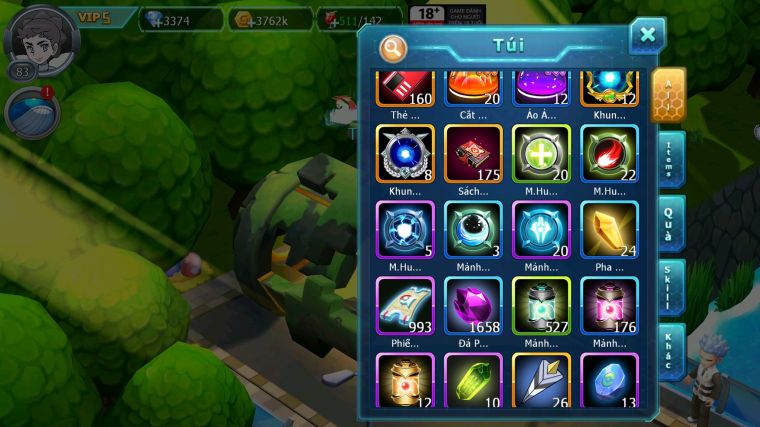Image resolution: width=760 pixels, height=427 pixels.
Task: Select the red Sách book item
Action: tap(473, 153)
